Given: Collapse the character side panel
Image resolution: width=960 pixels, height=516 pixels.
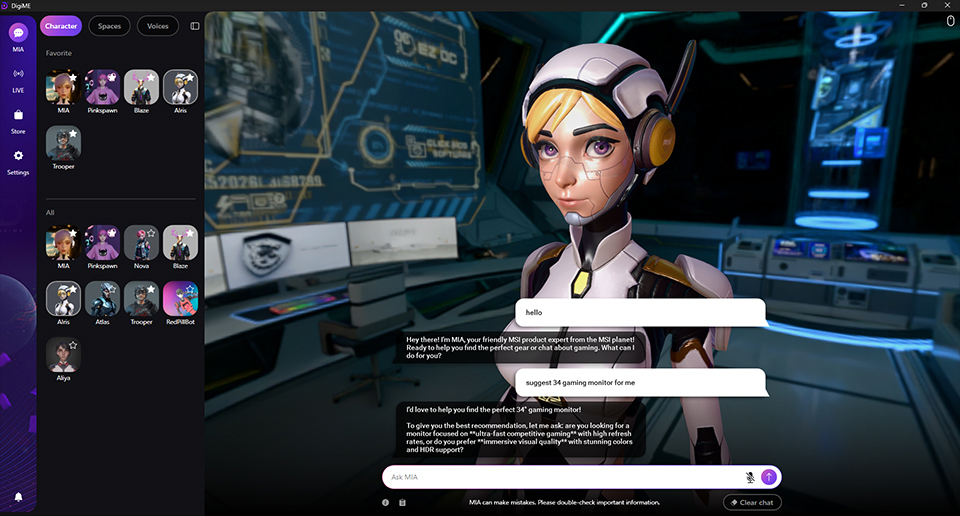Looking at the screenshot, I should tap(195, 26).
